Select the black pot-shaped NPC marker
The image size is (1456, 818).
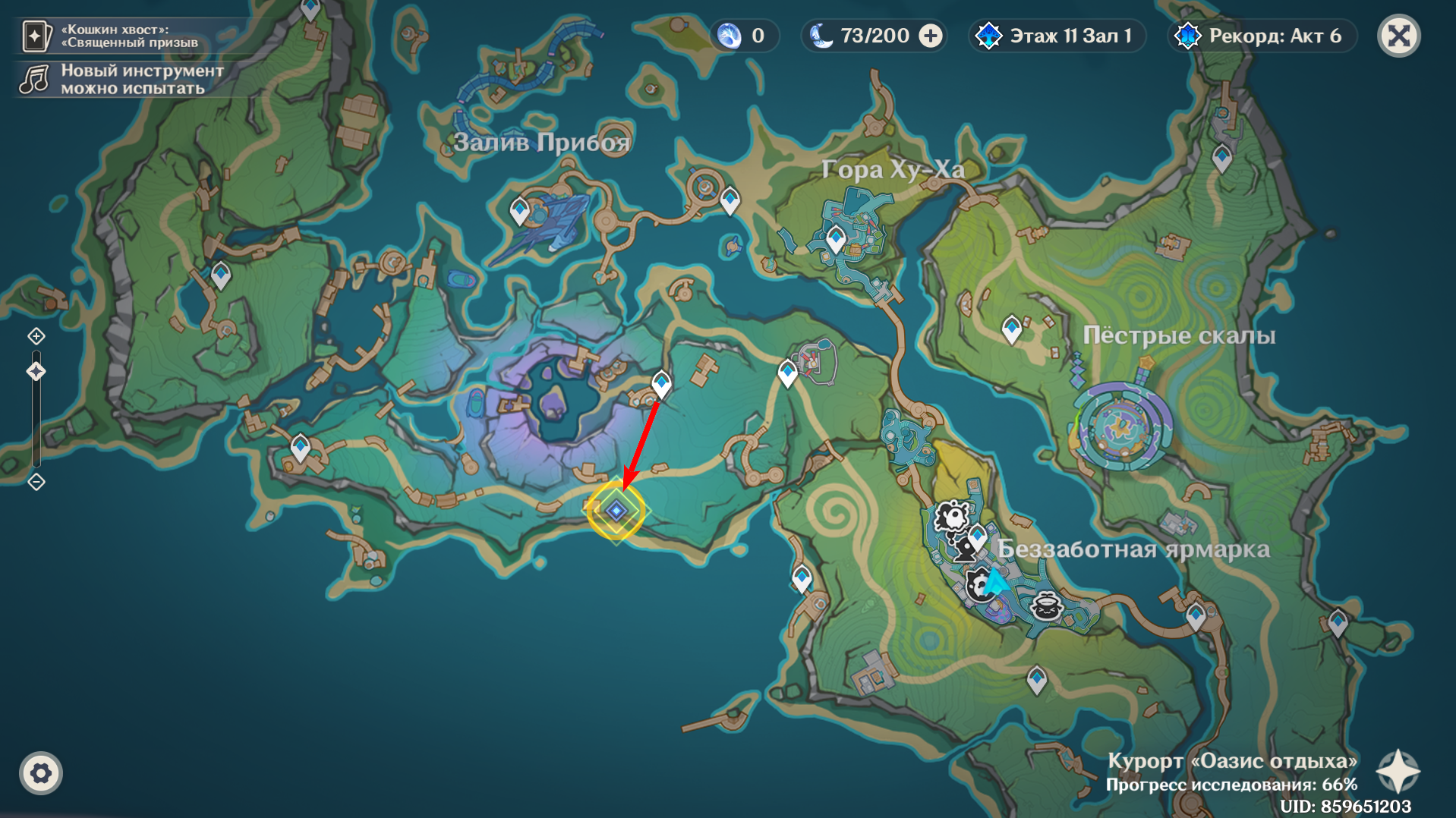tap(1047, 606)
